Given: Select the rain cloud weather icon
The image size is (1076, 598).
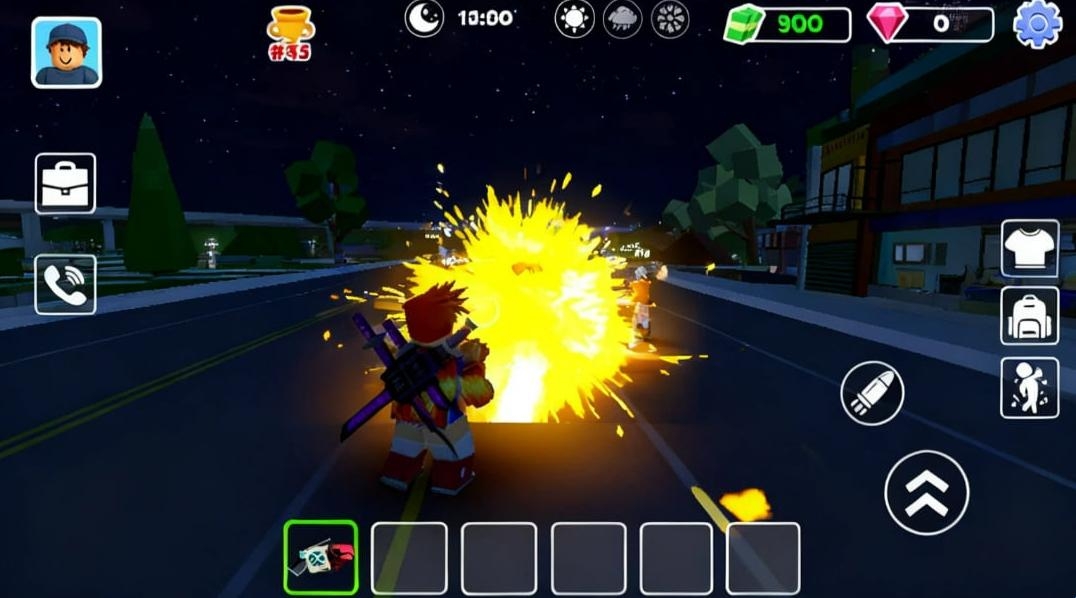Looking at the screenshot, I should 622,19.
